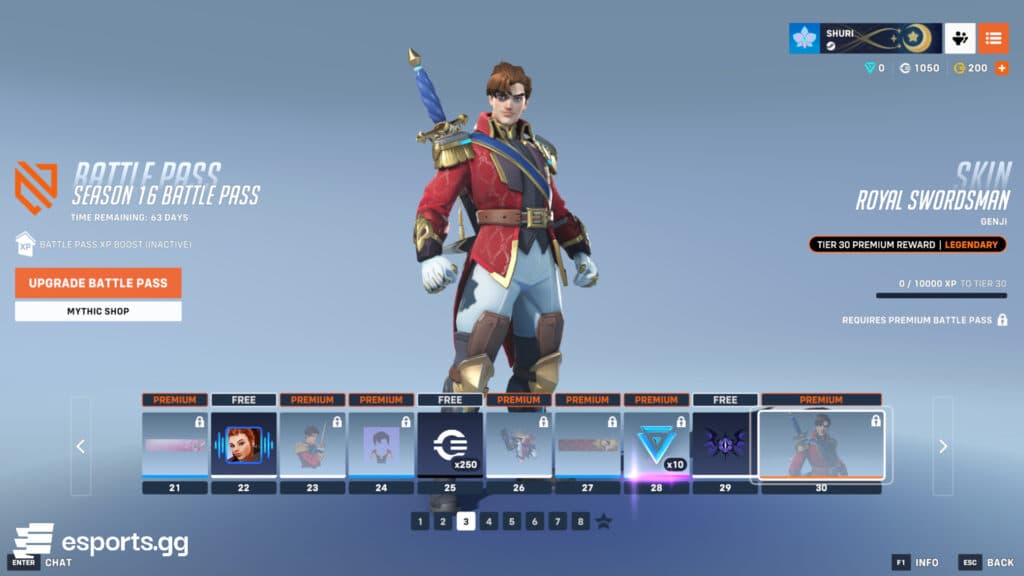Select the tier 24 premium reward
This screenshot has height=576, width=1024.
pos(381,444)
